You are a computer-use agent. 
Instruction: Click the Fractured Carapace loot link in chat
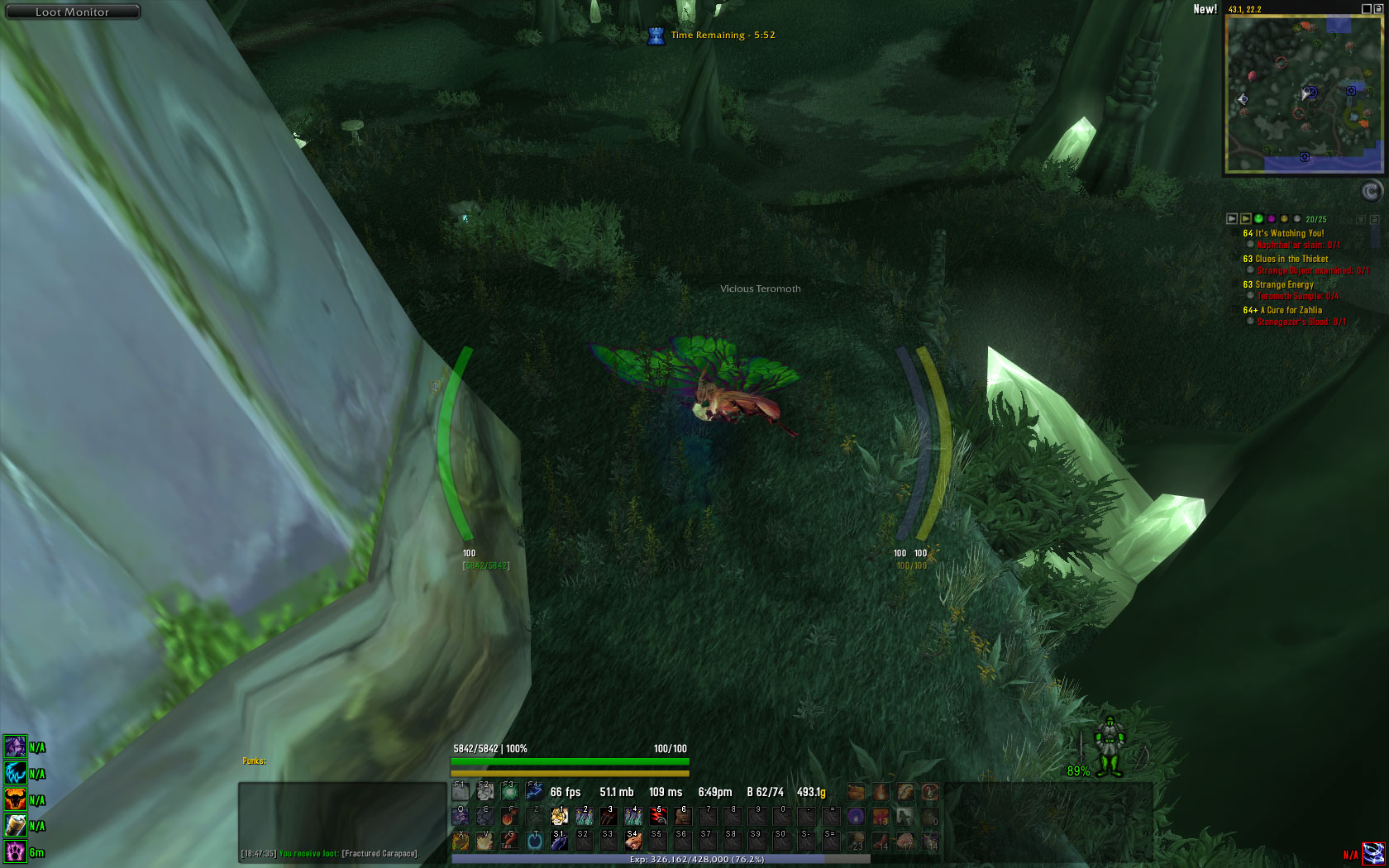coord(379,853)
